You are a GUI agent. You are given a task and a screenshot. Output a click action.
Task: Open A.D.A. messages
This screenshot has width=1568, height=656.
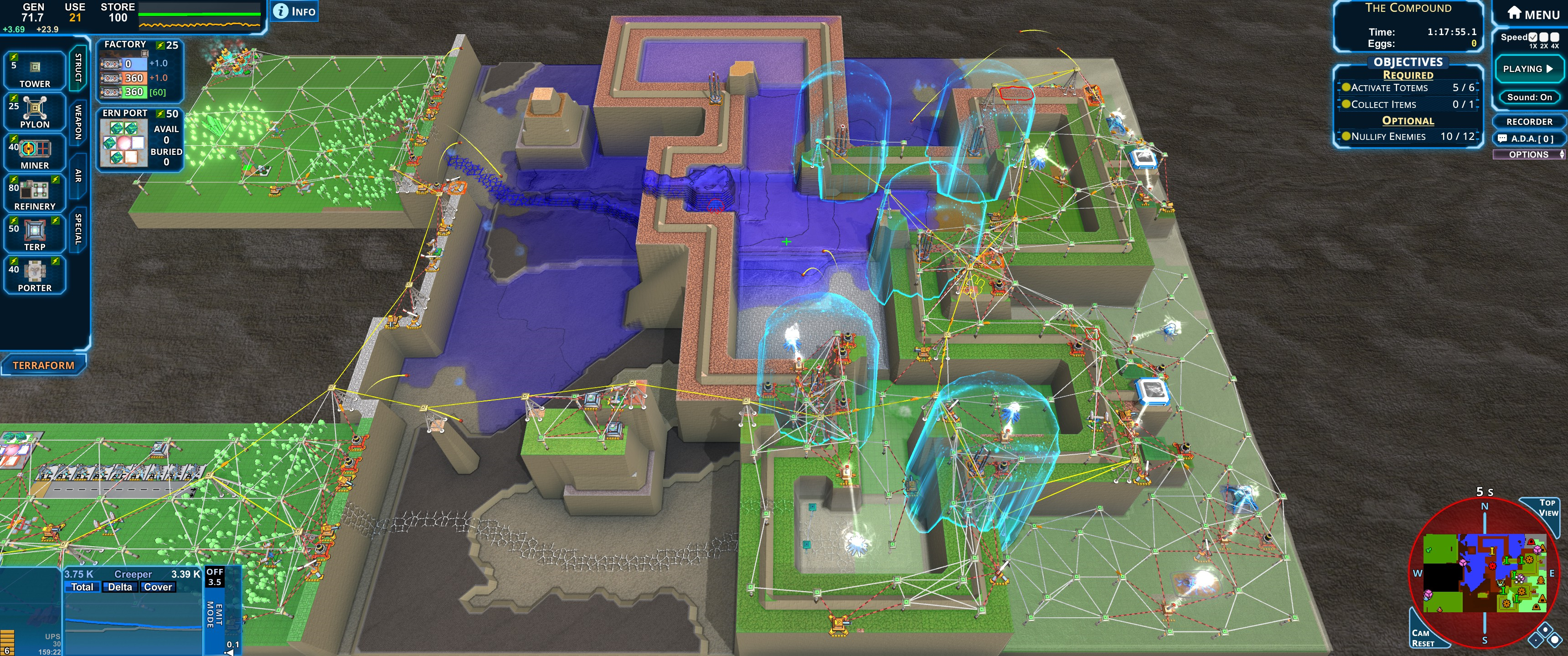tap(1529, 139)
